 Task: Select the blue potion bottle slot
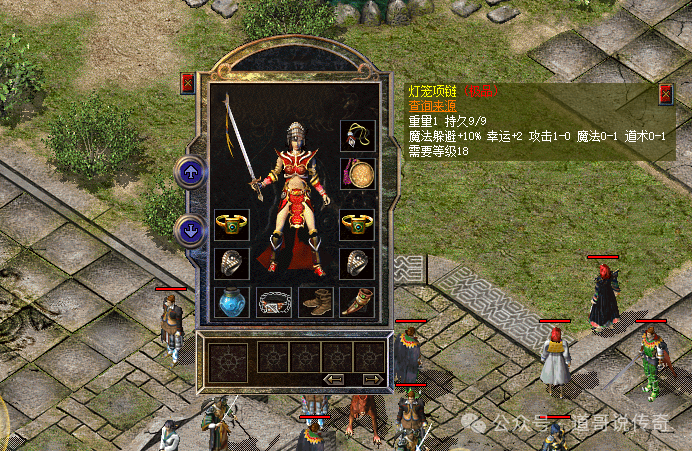[231, 302]
